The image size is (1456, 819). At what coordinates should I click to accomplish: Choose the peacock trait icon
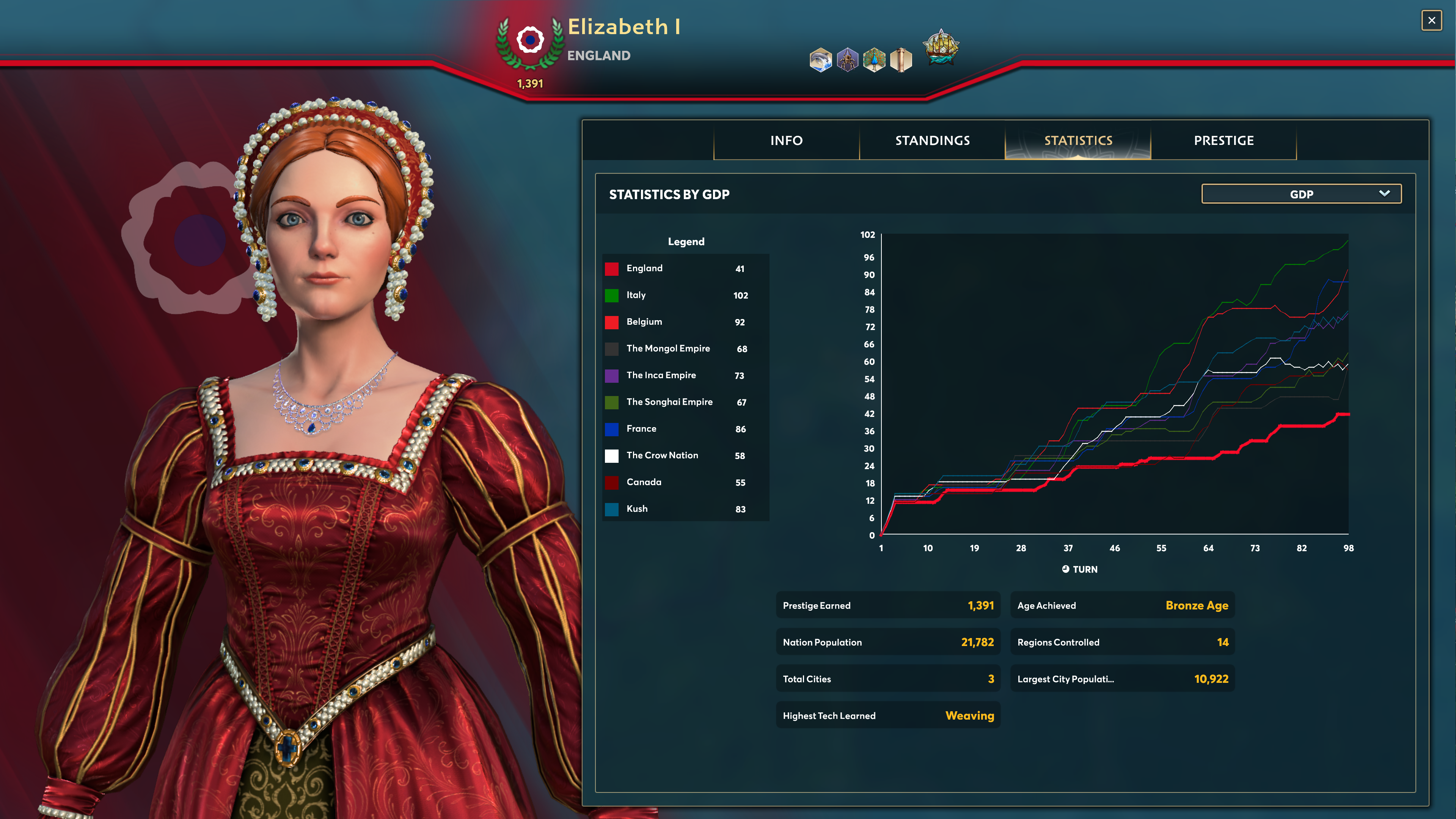pos(874,60)
